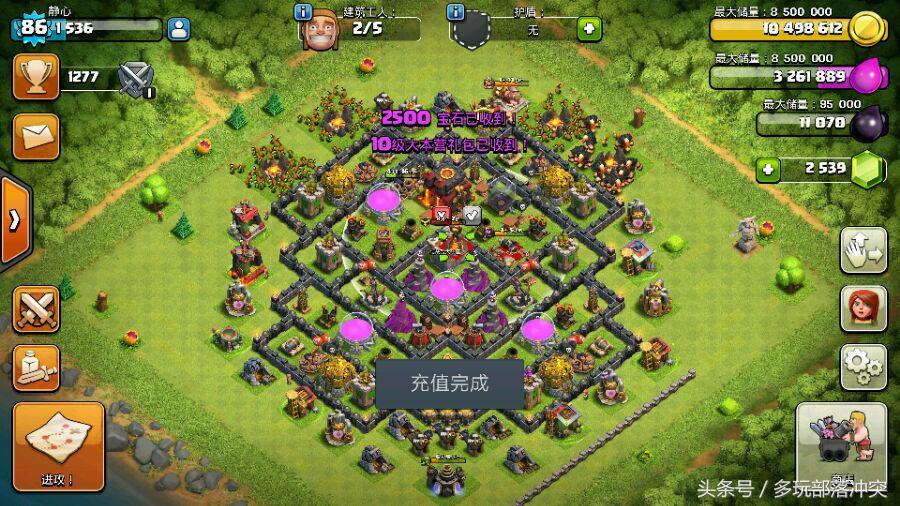Image resolution: width=900 pixels, height=506 pixels.
Task: Tap the hand with arrow icon
Action: pos(862,251)
